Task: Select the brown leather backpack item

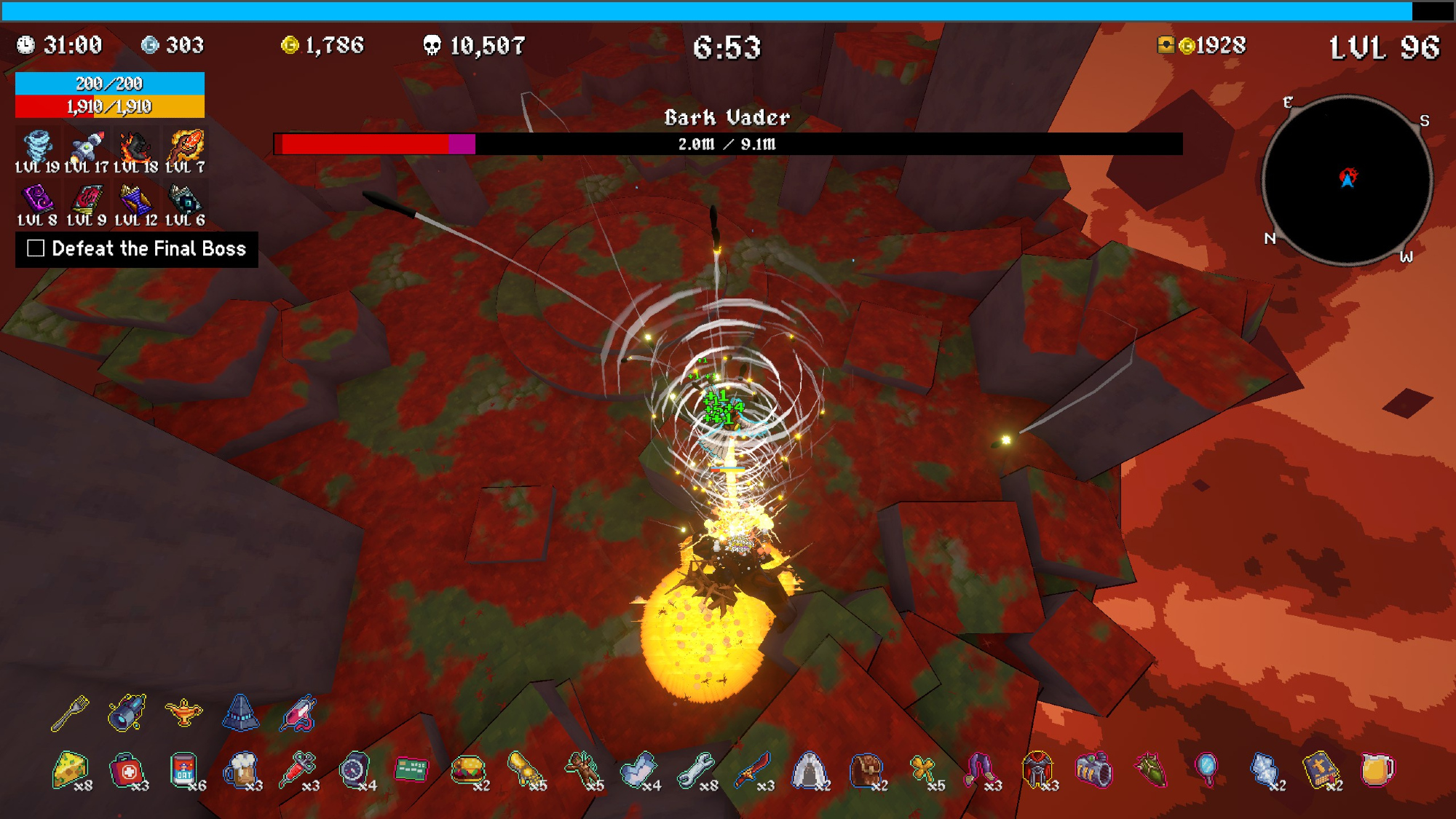Action: coord(866,770)
